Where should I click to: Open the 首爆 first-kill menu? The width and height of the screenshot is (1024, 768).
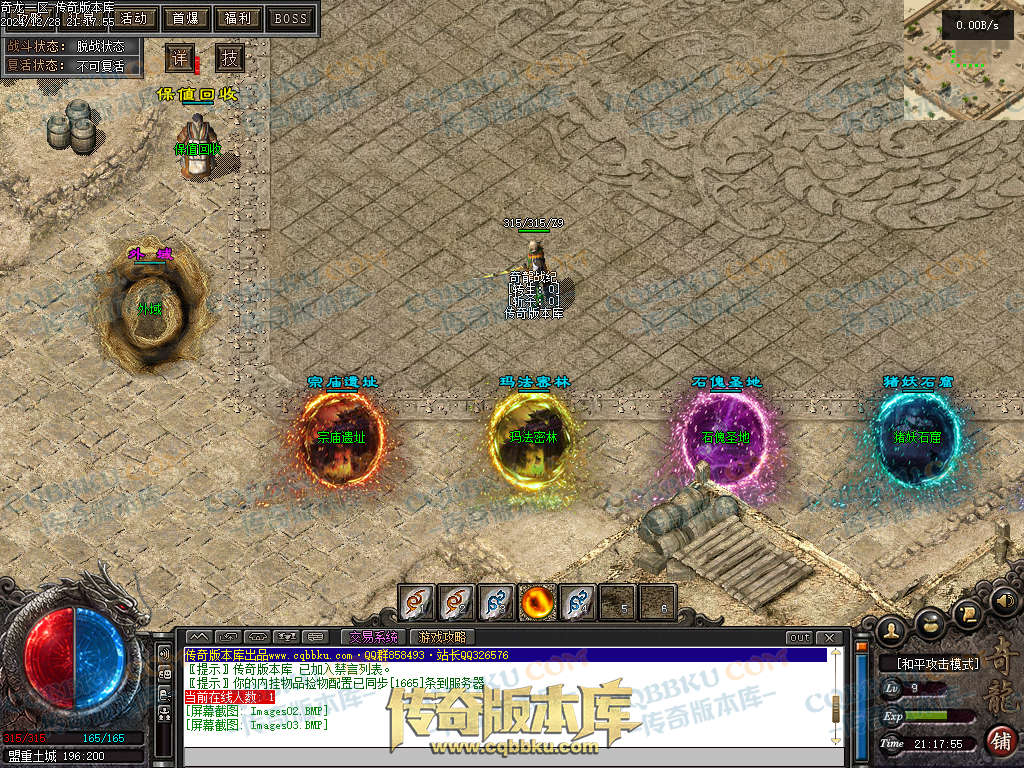tap(185, 18)
